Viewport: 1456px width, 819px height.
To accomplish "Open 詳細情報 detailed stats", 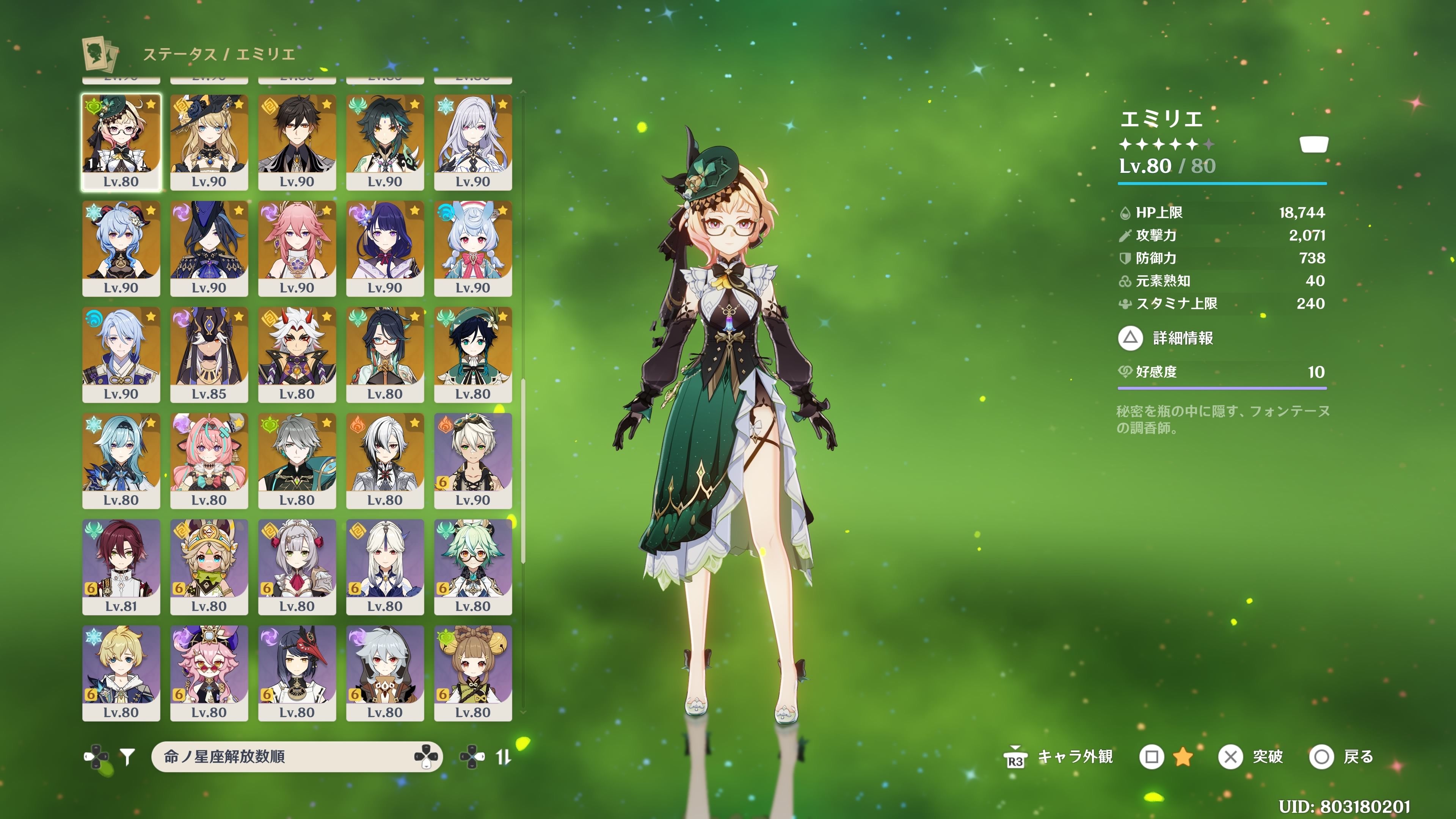I will click(1166, 338).
